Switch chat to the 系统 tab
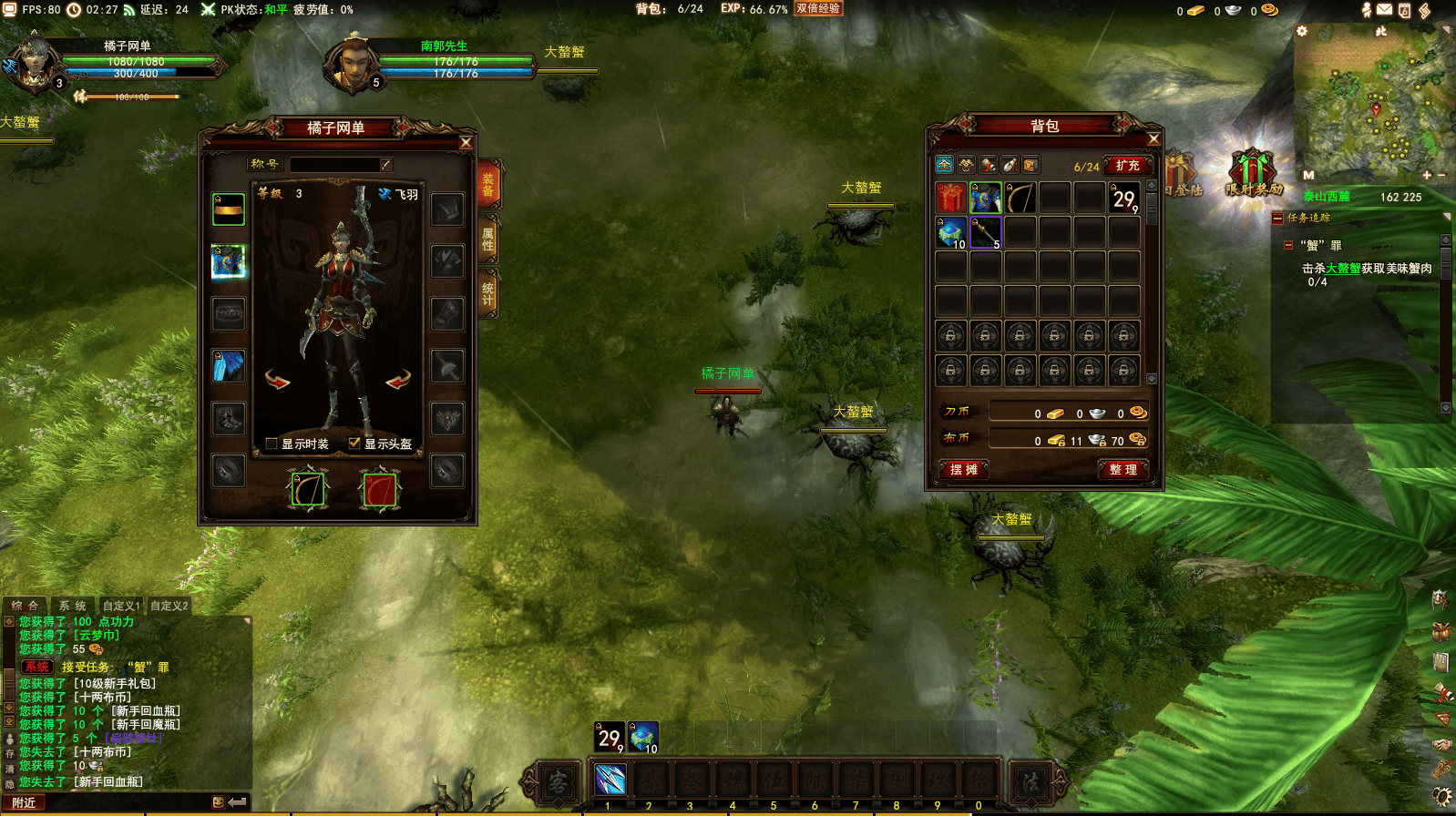Screen dimensions: 1456x816 tap(72, 606)
